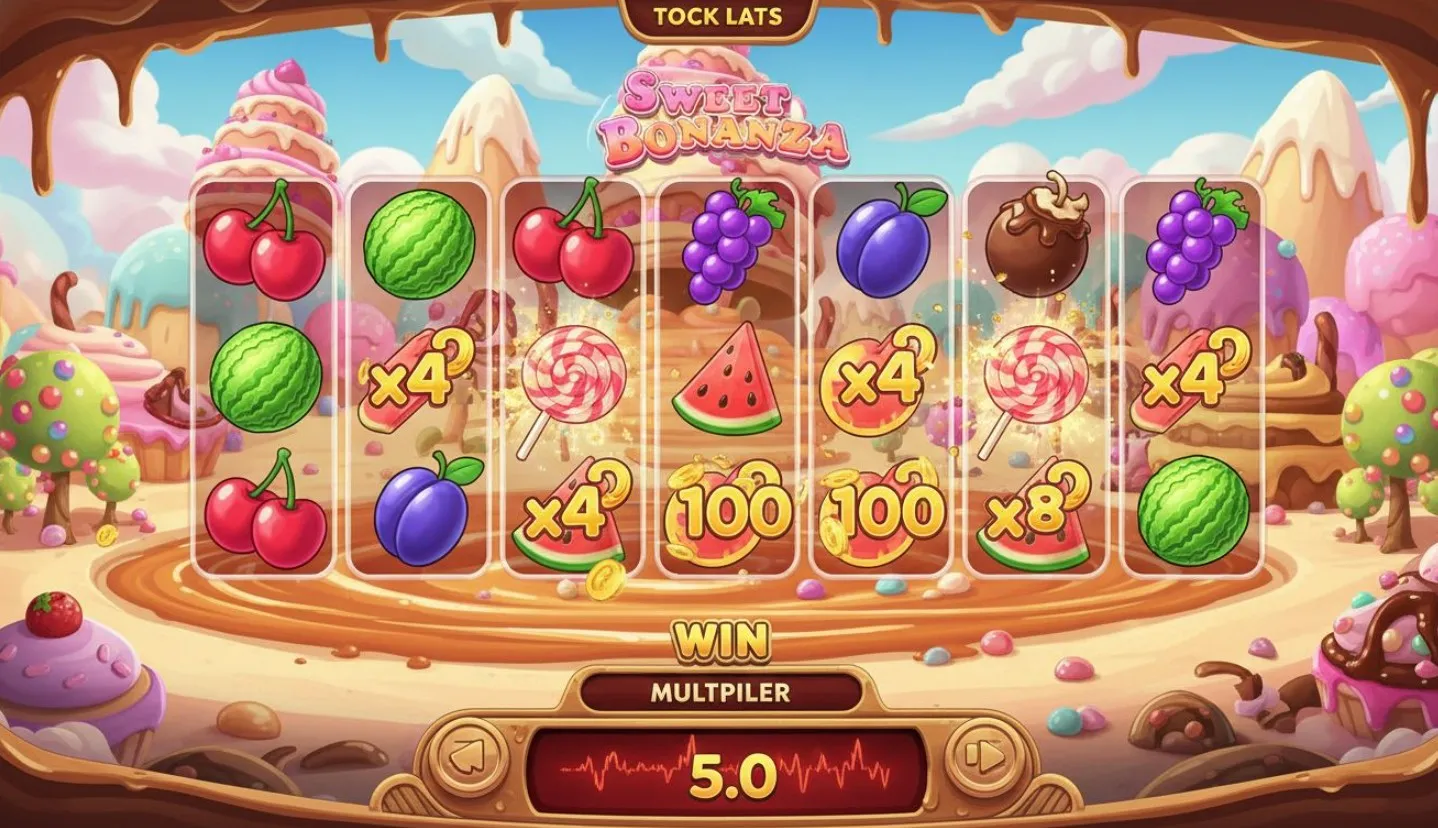1438x828 pixels.
Task: Click the left arrow to decrease multiplier
Action: pos(472,758)
